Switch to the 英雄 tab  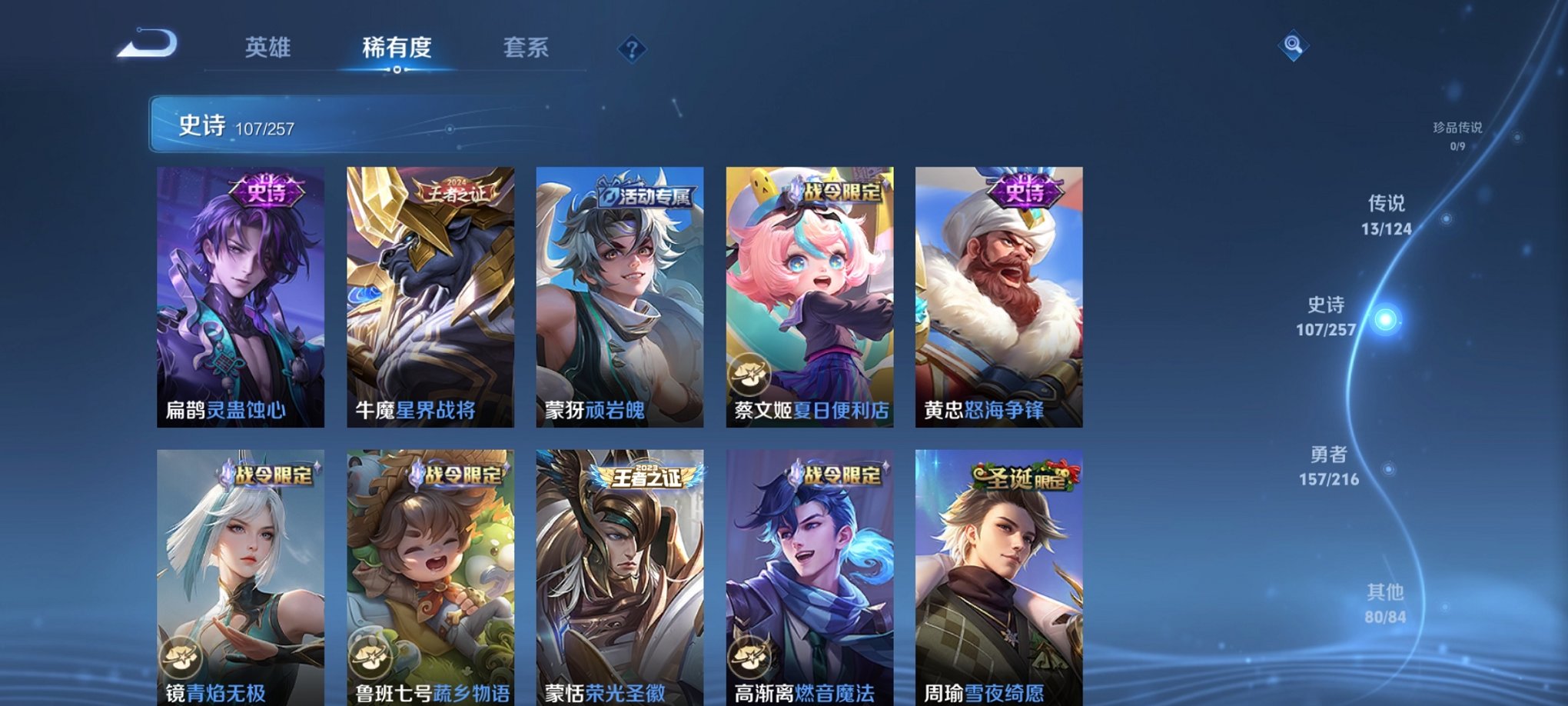(x=267, y=48)
